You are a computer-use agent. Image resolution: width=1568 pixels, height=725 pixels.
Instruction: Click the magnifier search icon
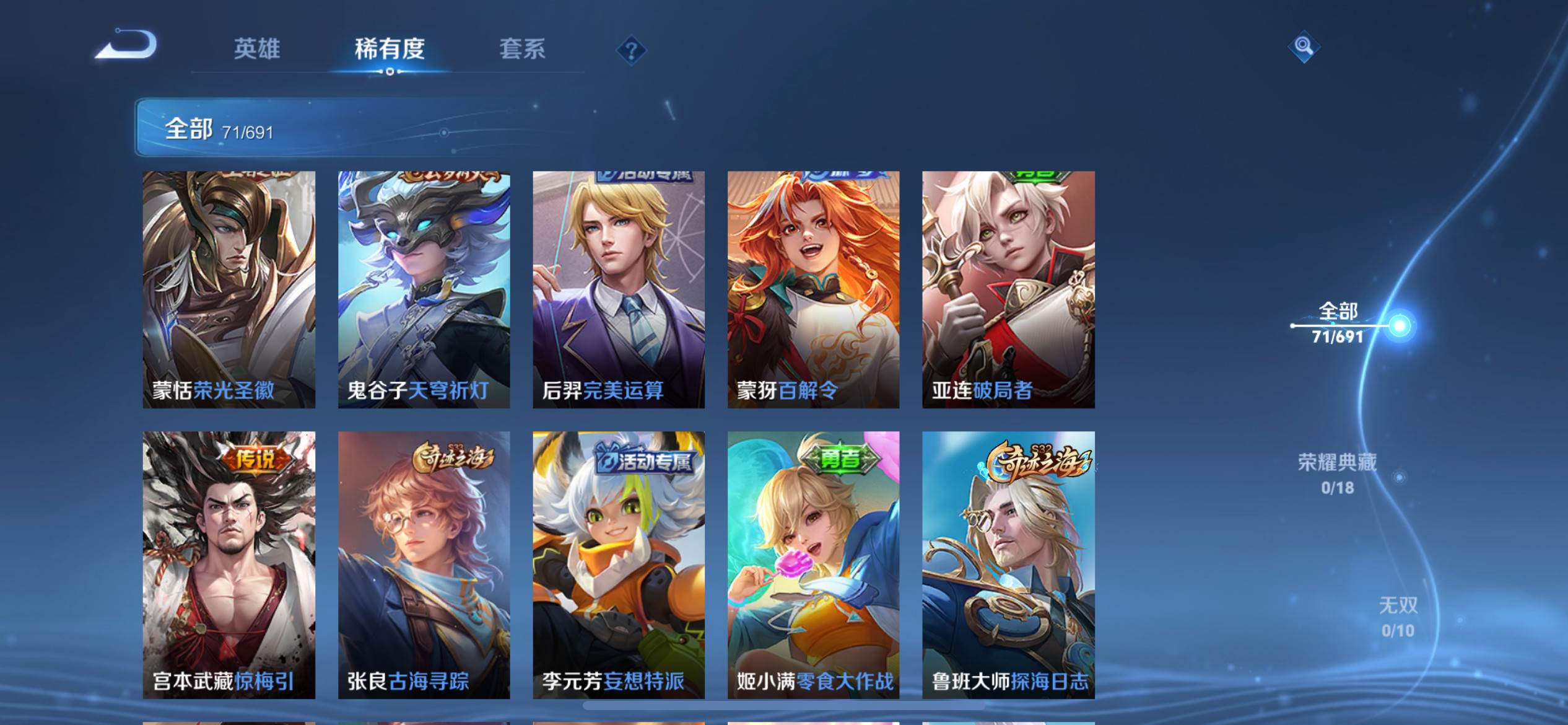pos(1304,46)
